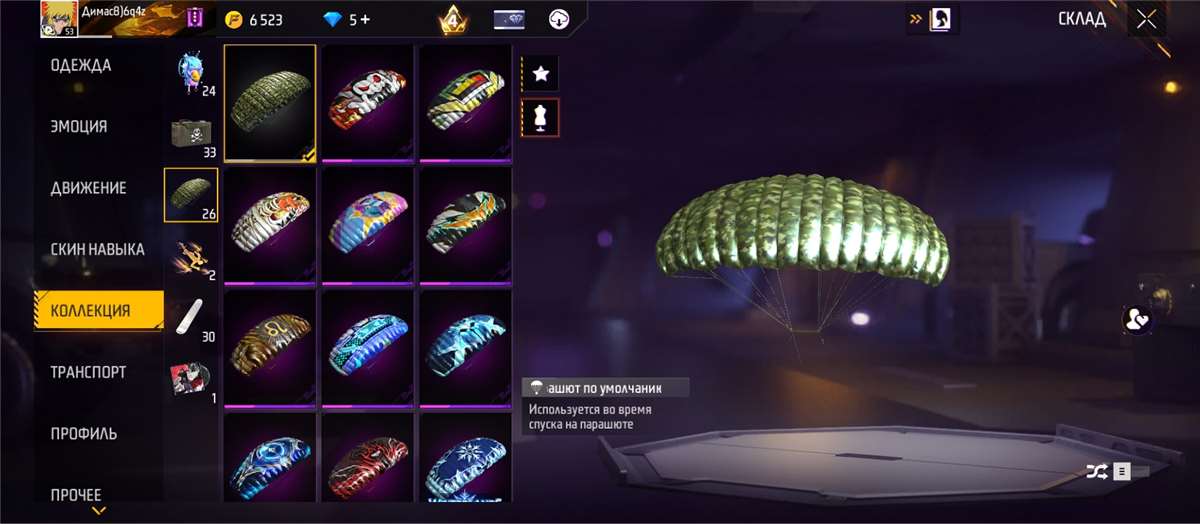Choose the Транспорт category
The height and width of the screenshot is (524, 1200).
pos(88,372)
